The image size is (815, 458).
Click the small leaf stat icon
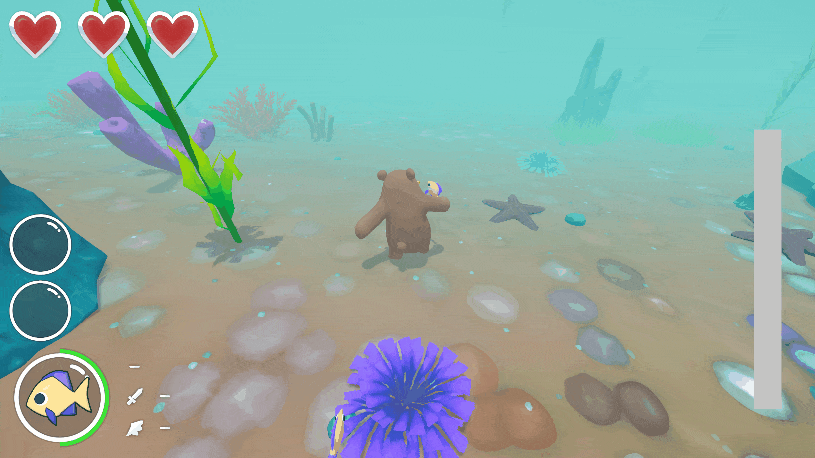click(x=133, y=428)
